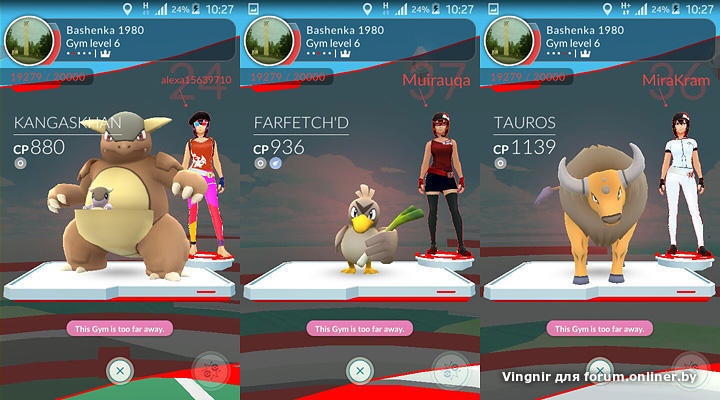This screenshot has height=400, width=720.
Task: Tap the battle button beside Kangaskhan's platform
Action: coord(210,371)
